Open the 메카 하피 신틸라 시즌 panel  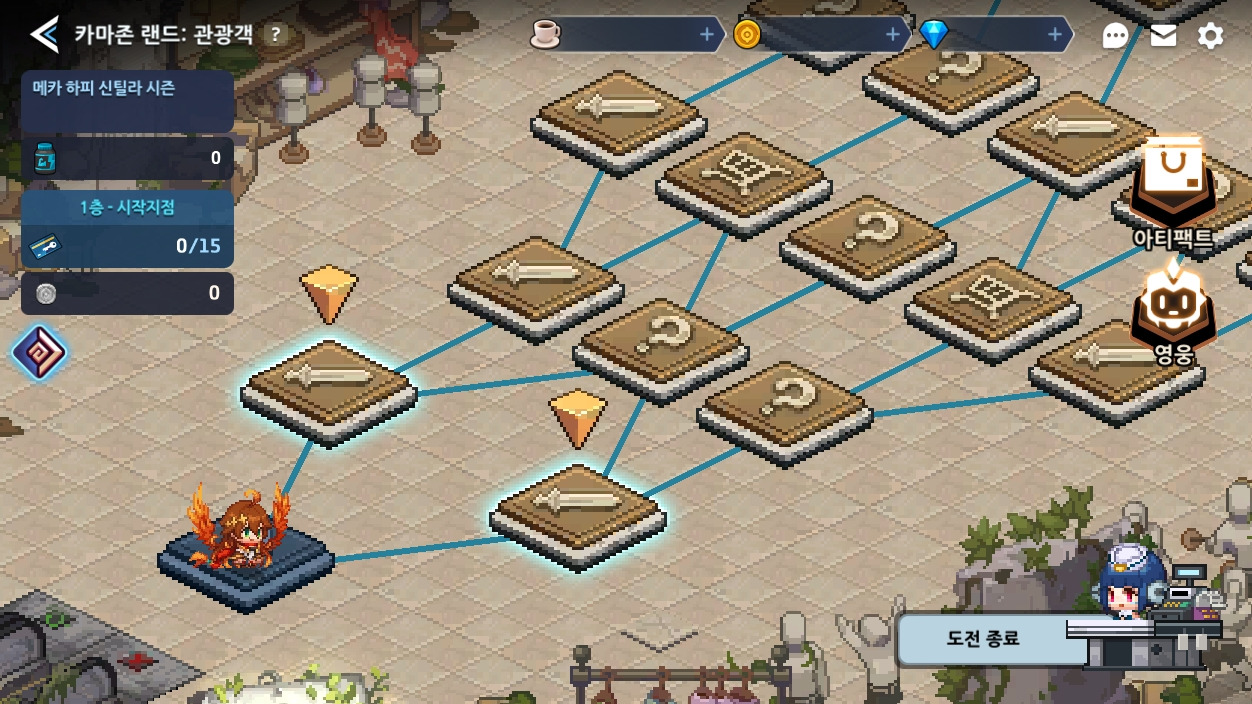[x=127, y=100]
